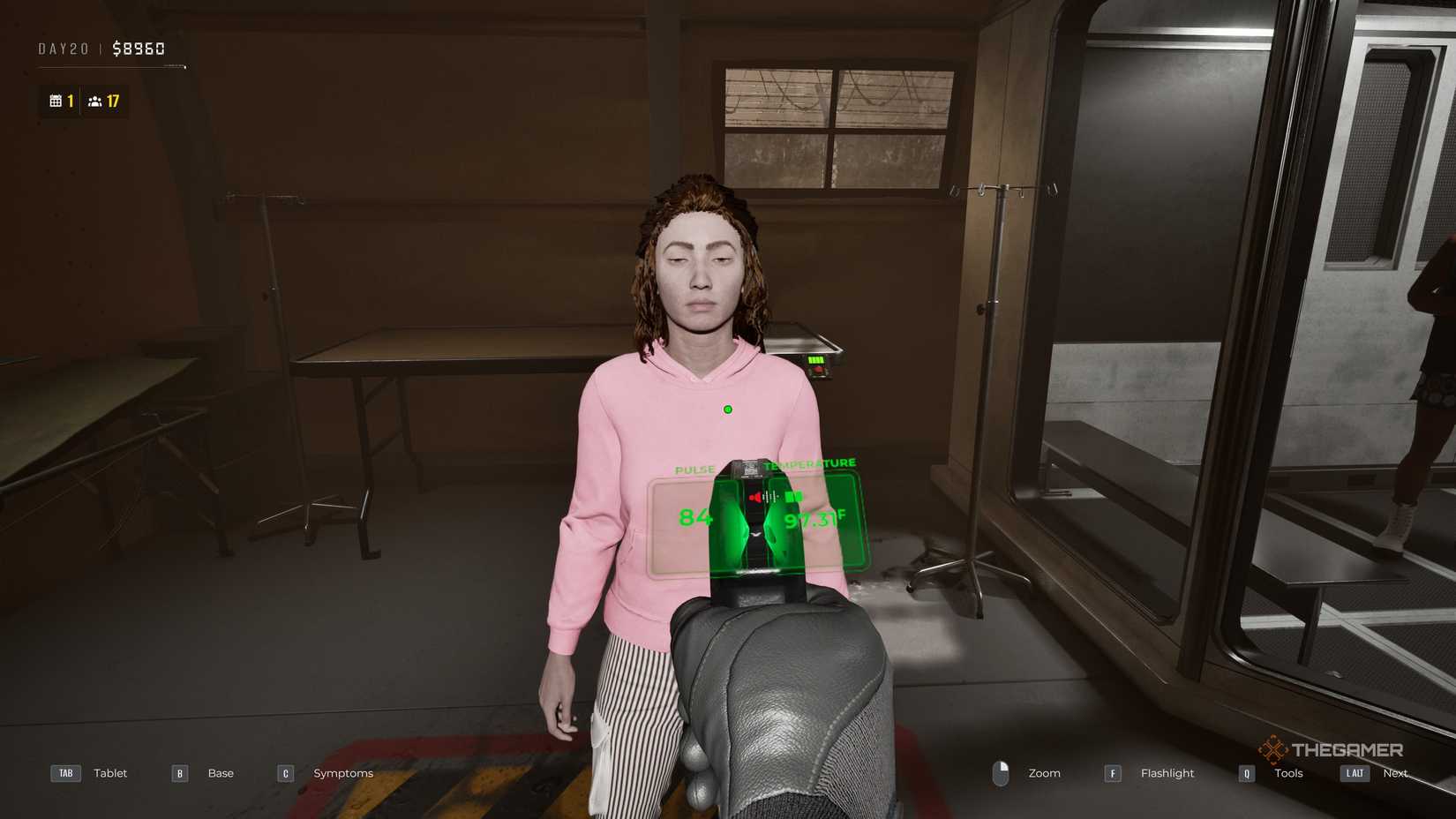
Task: Open the Tablet menu
Action: pos(109,772)
